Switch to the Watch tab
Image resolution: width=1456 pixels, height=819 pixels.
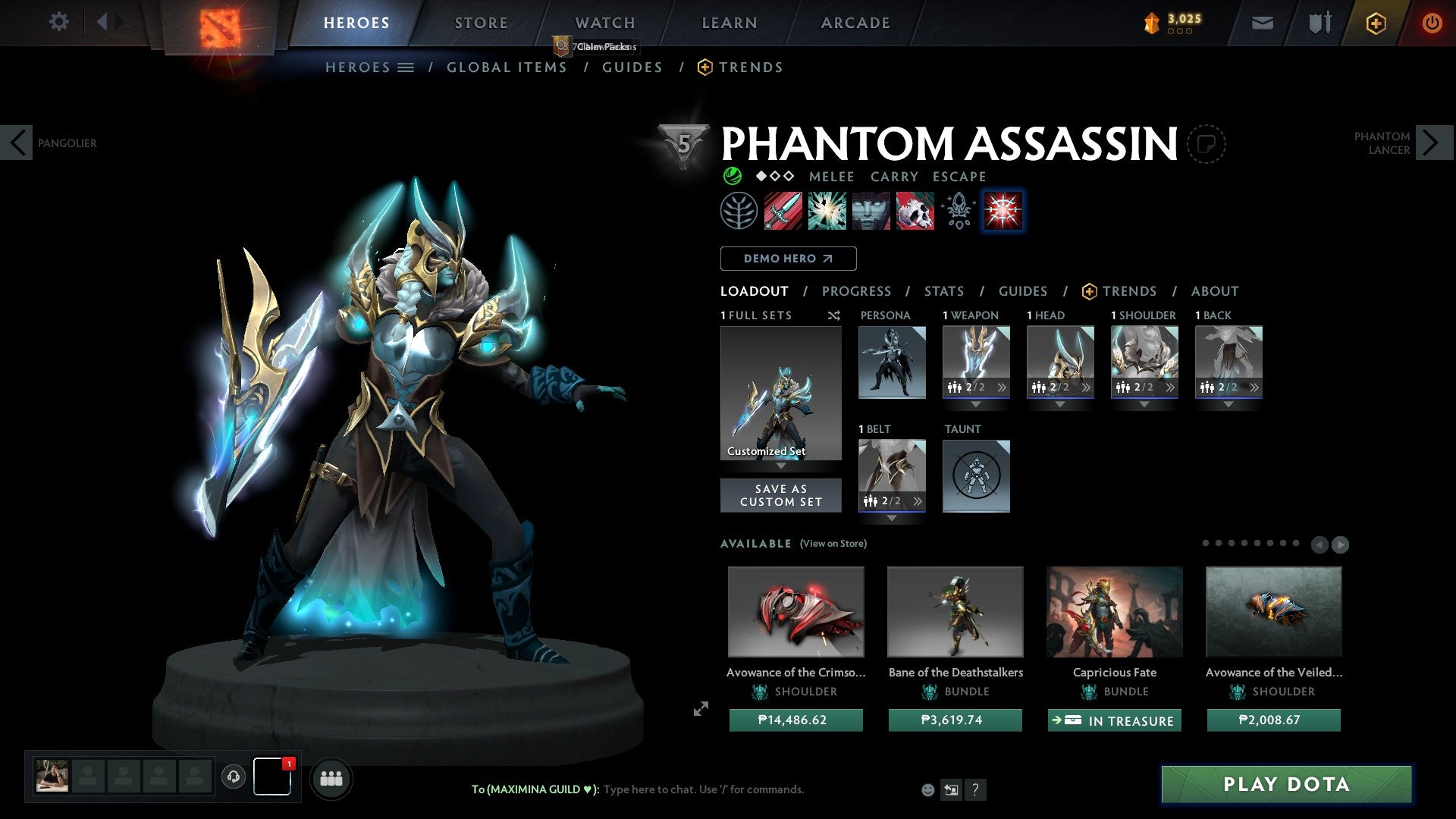(x=604, y=23)
